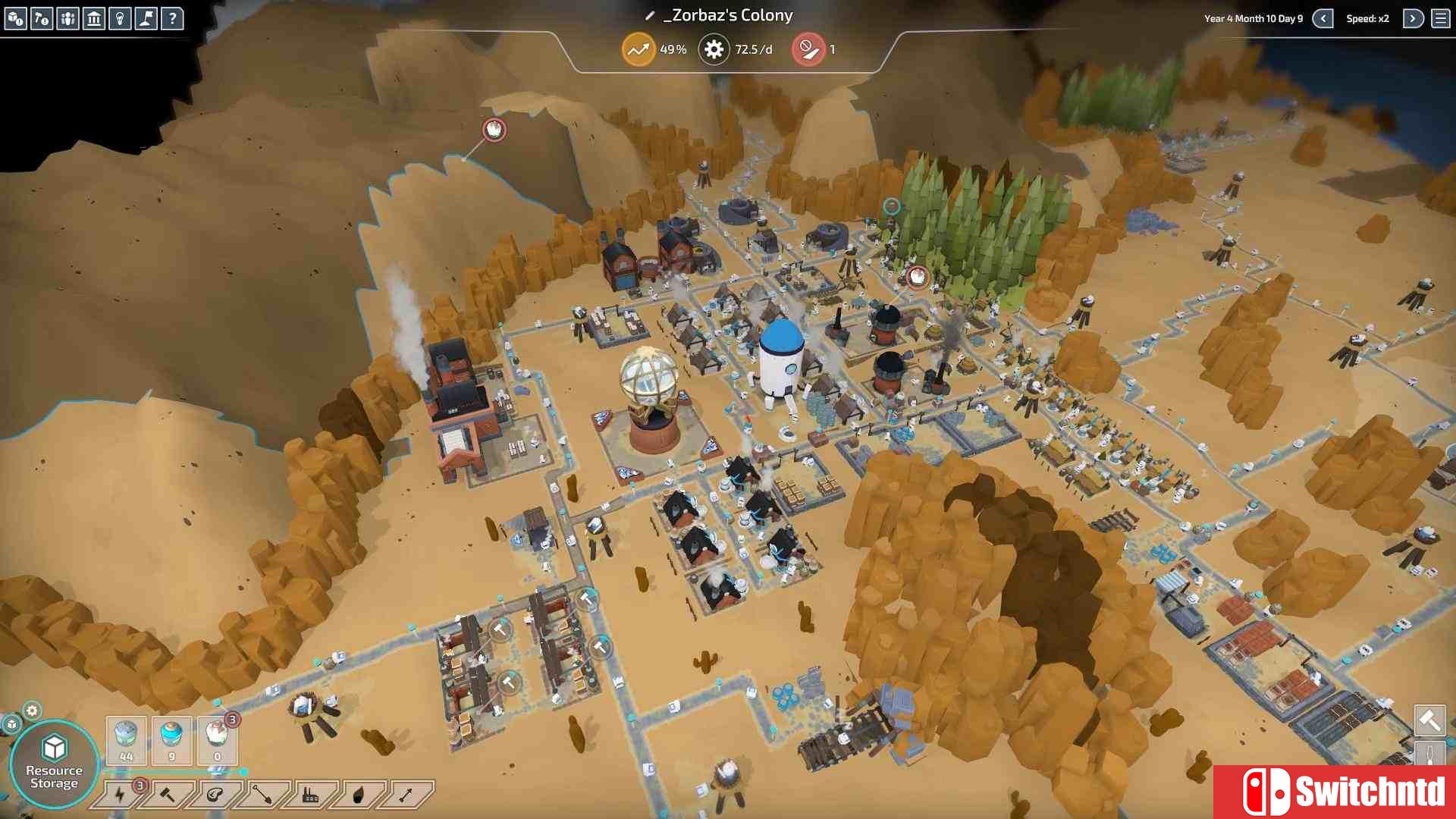Open the research lightbulb menu
The width and height of the screenshot is (1456, 819).
[120, 19]
